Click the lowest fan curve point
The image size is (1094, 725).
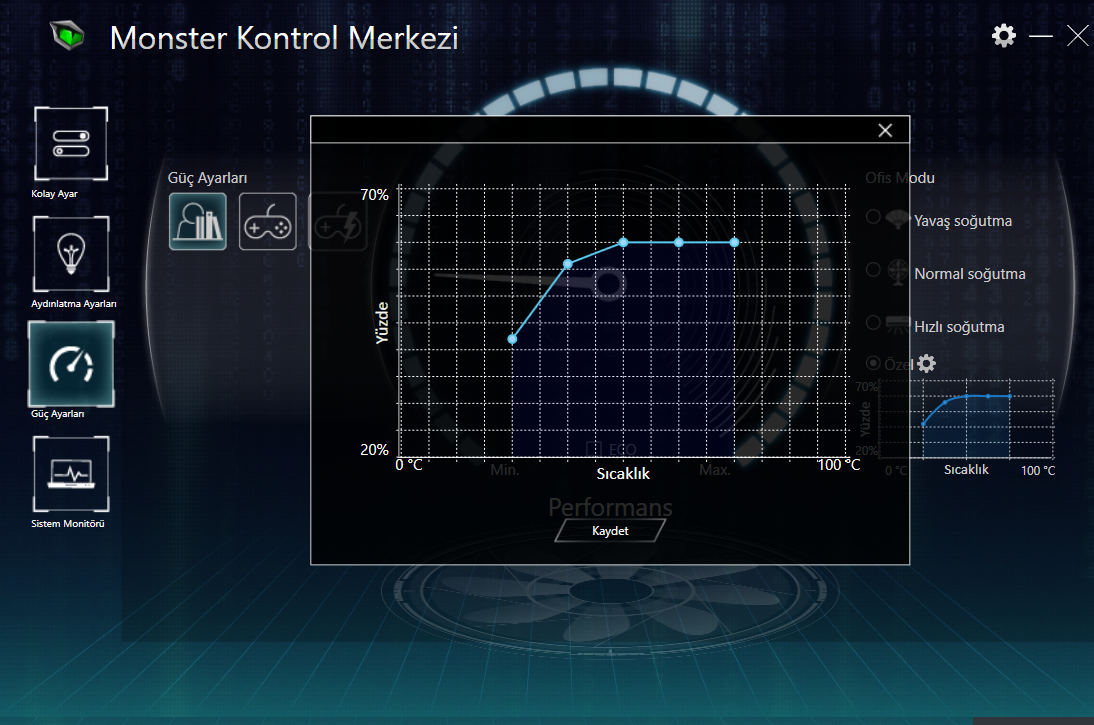click(x=512, y=339)
